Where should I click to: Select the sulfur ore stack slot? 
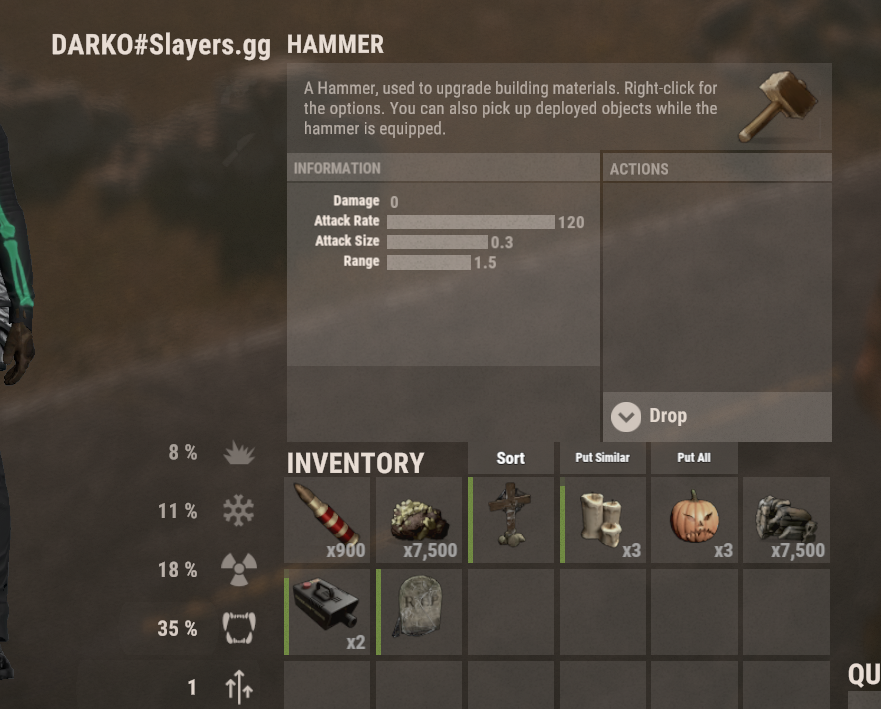click(419, 520)
